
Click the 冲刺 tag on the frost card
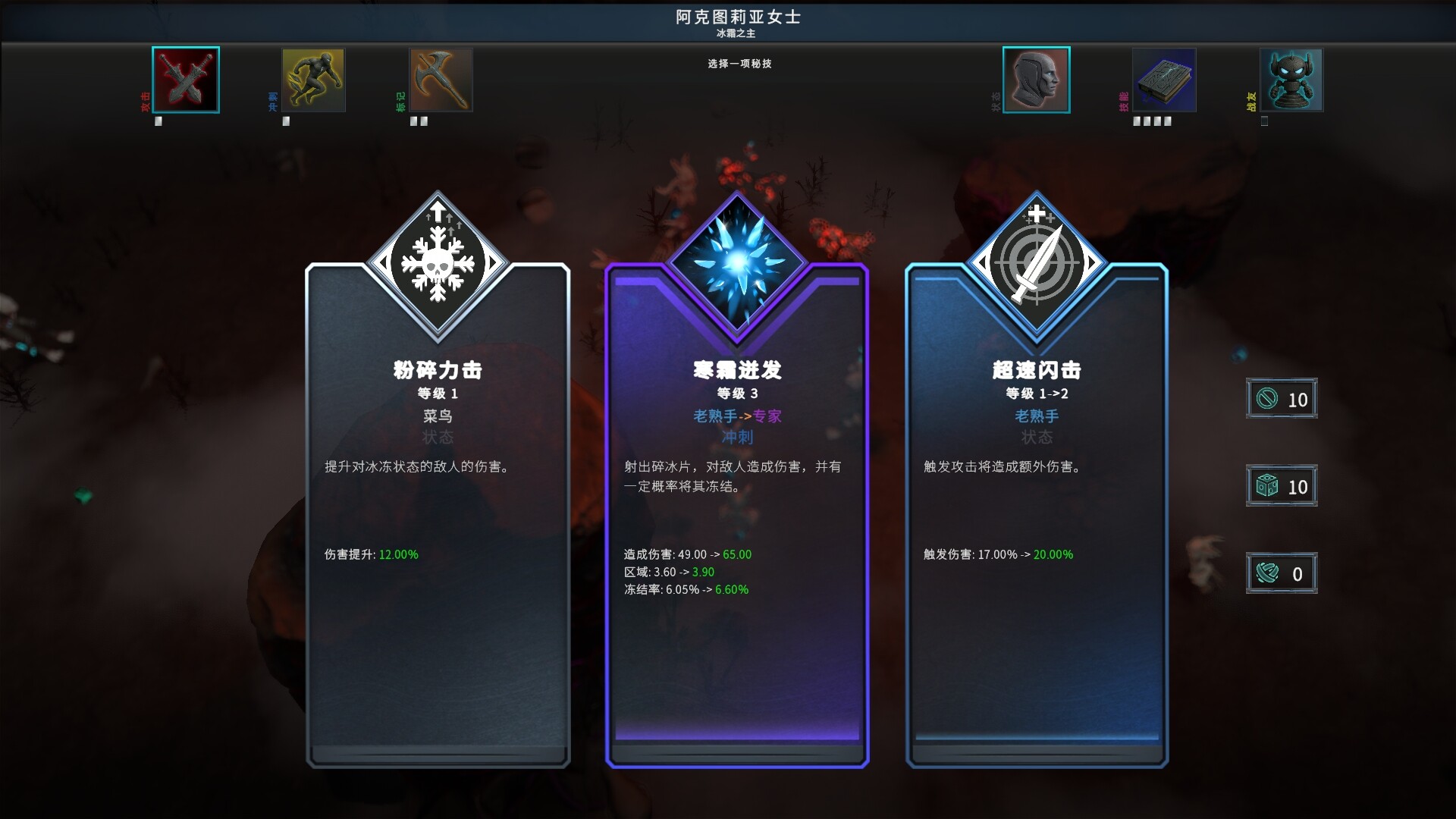coord(736,437)
